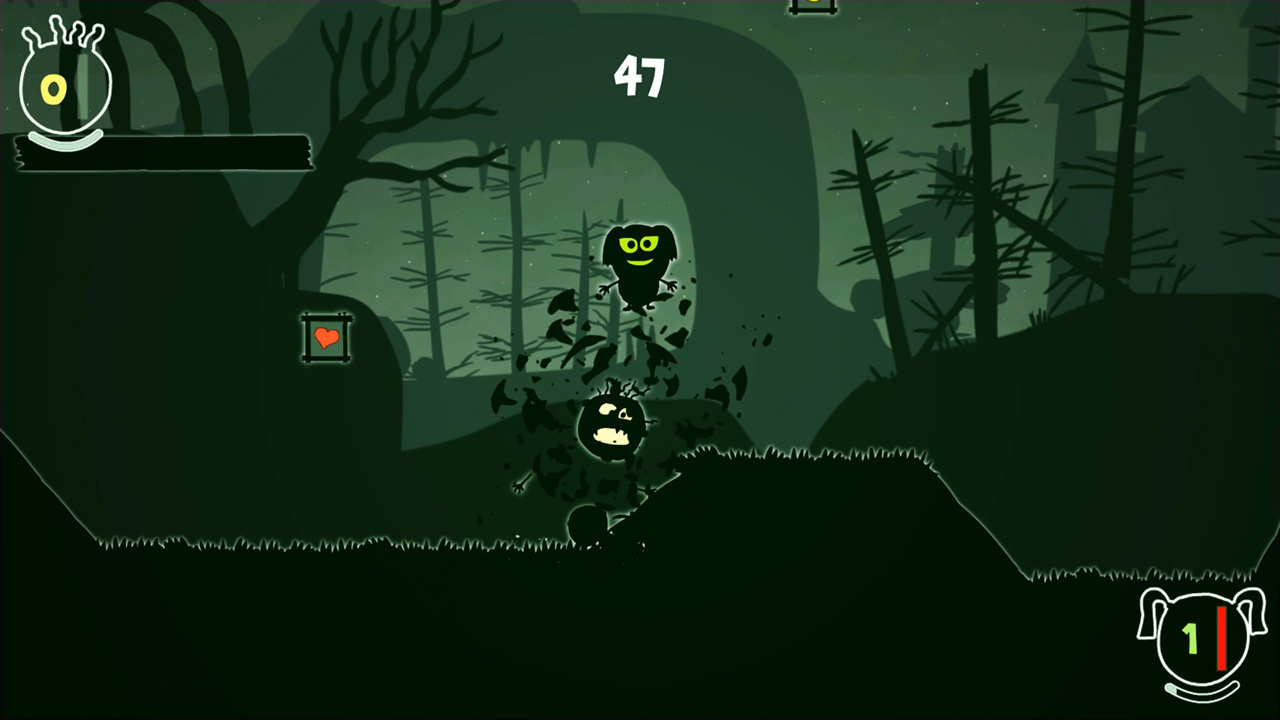Click the exploding round boss creature
This screenshot has height=720, width=1280.
610,425
